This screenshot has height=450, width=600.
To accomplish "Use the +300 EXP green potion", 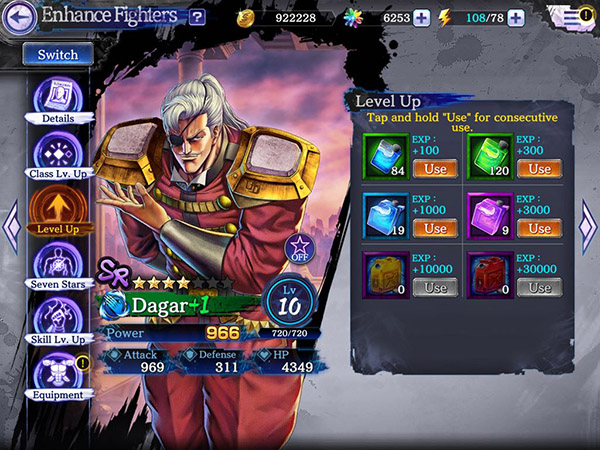I will [539, 168].
